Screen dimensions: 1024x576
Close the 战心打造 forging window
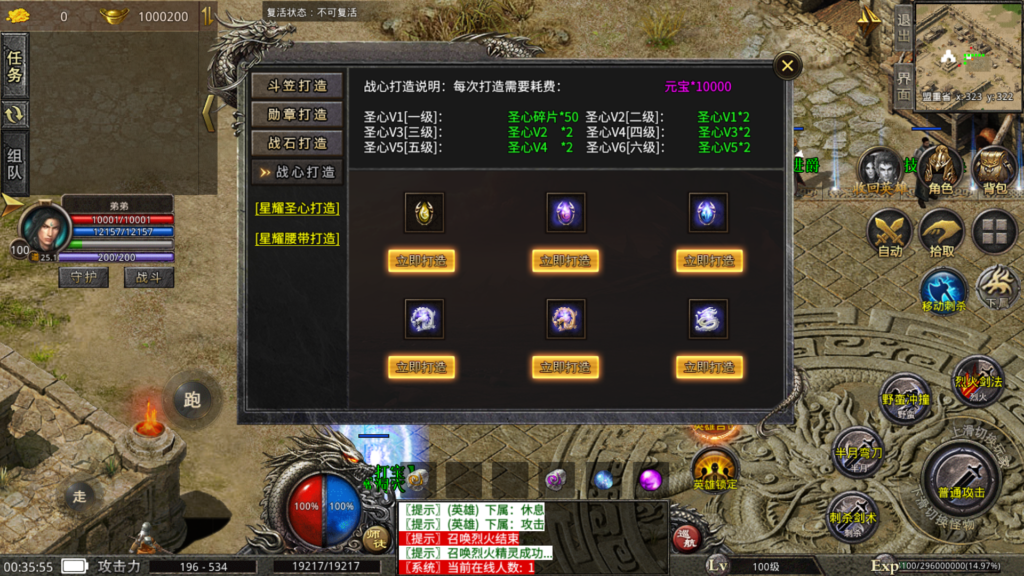(788, 67)
